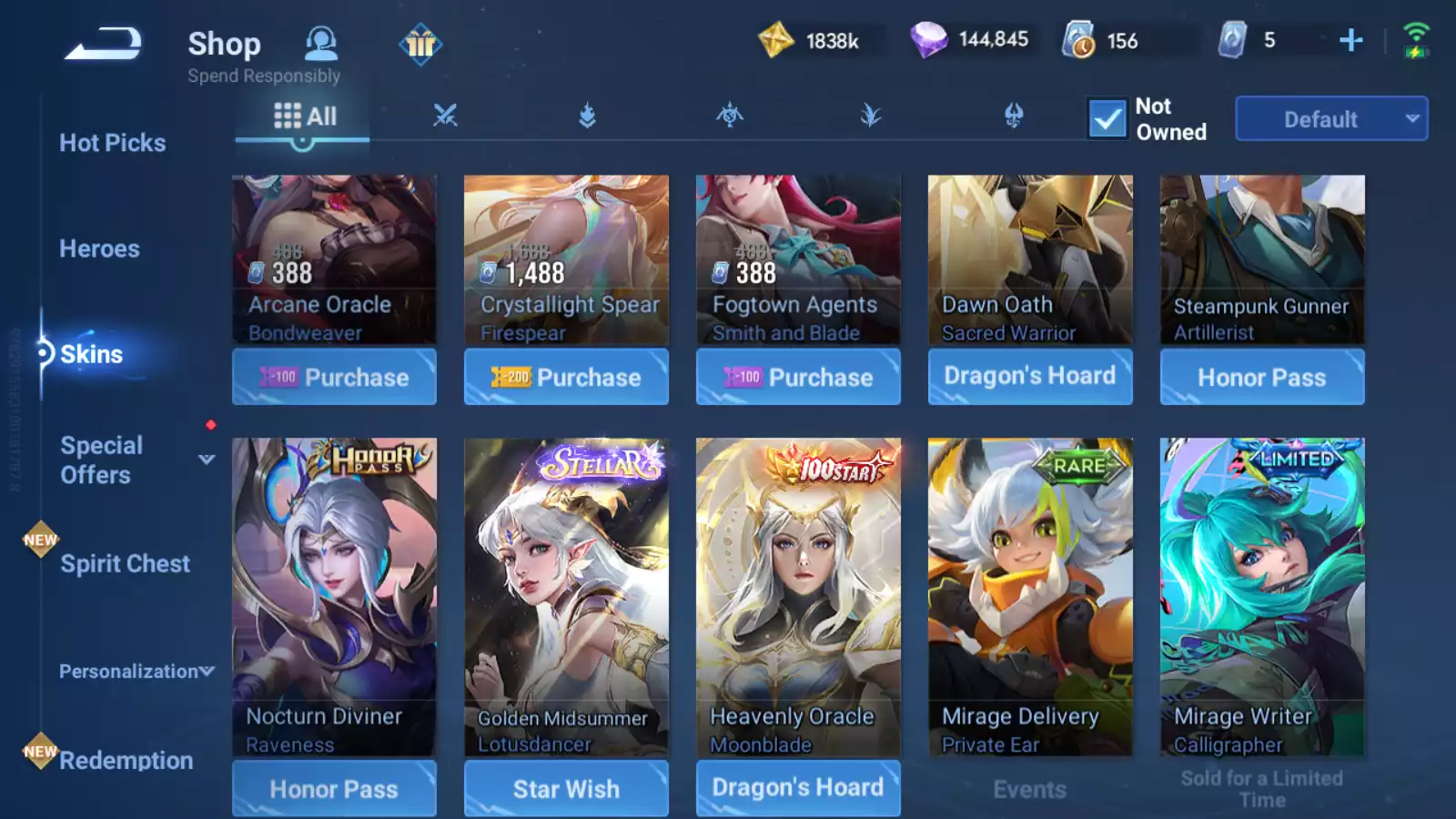Go to Star Wish for Golden Midsummer
Image resolution: width=1456 pixels, height=819 pixels.
[566, 788]
